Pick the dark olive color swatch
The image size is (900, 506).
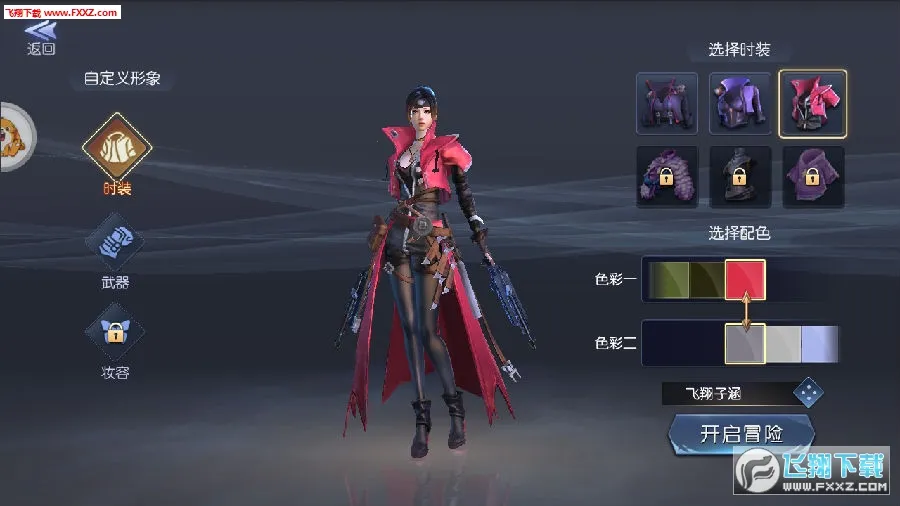(x=706, y=280)
